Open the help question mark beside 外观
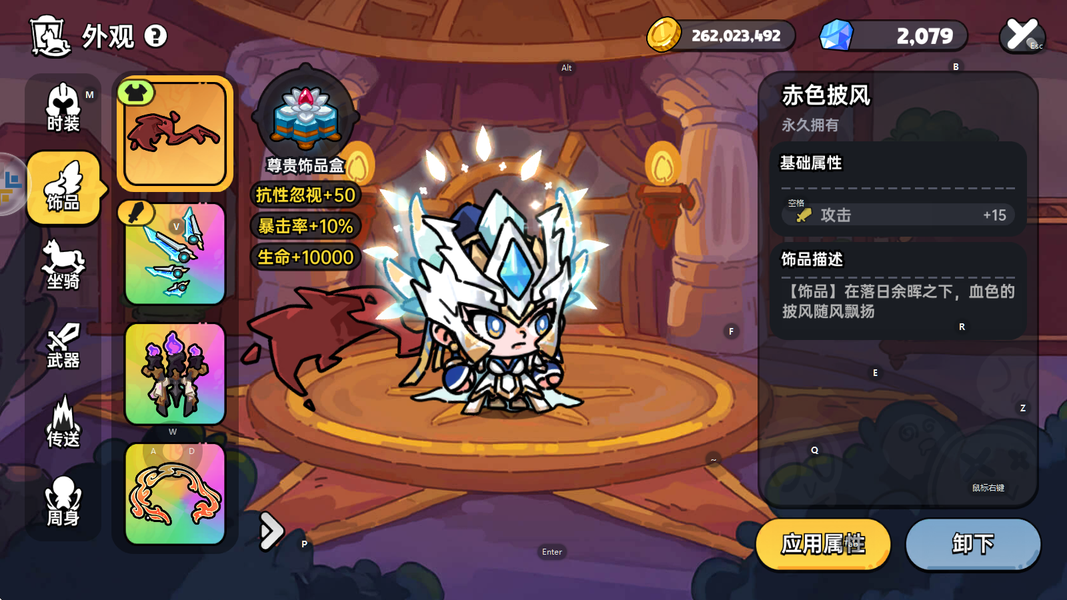The width and height of the screenshot is (1067, 600). click(x=156, y=36)
